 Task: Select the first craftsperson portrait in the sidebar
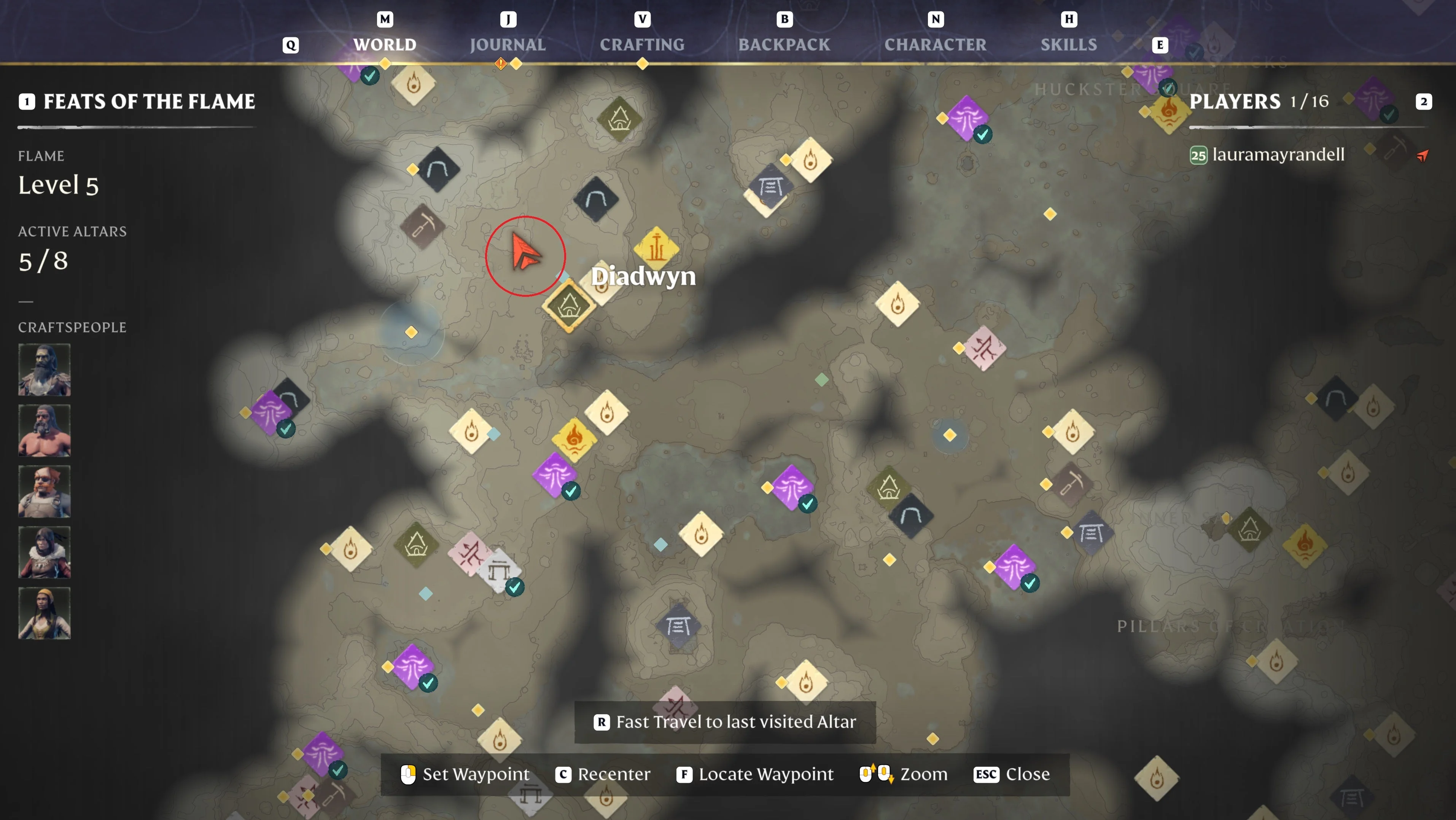tap(44, 369)
